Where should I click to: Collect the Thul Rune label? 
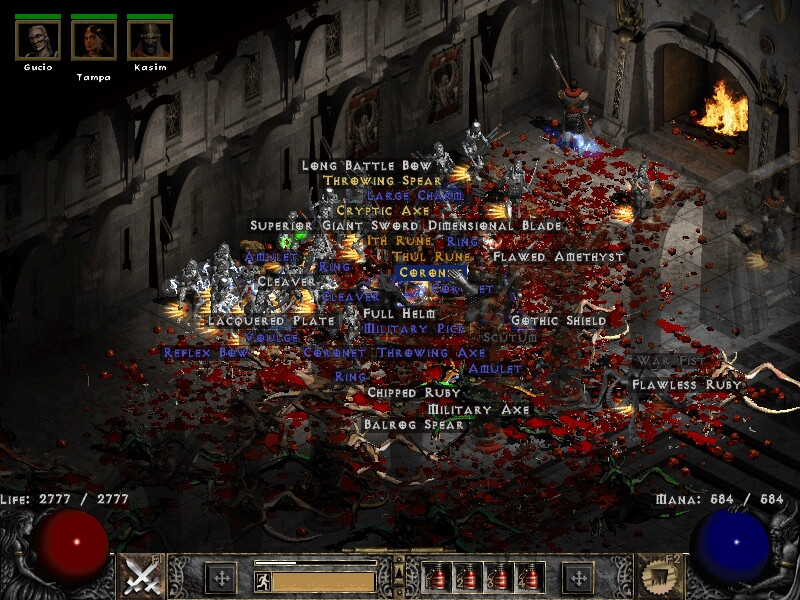[x=418, y=257]
